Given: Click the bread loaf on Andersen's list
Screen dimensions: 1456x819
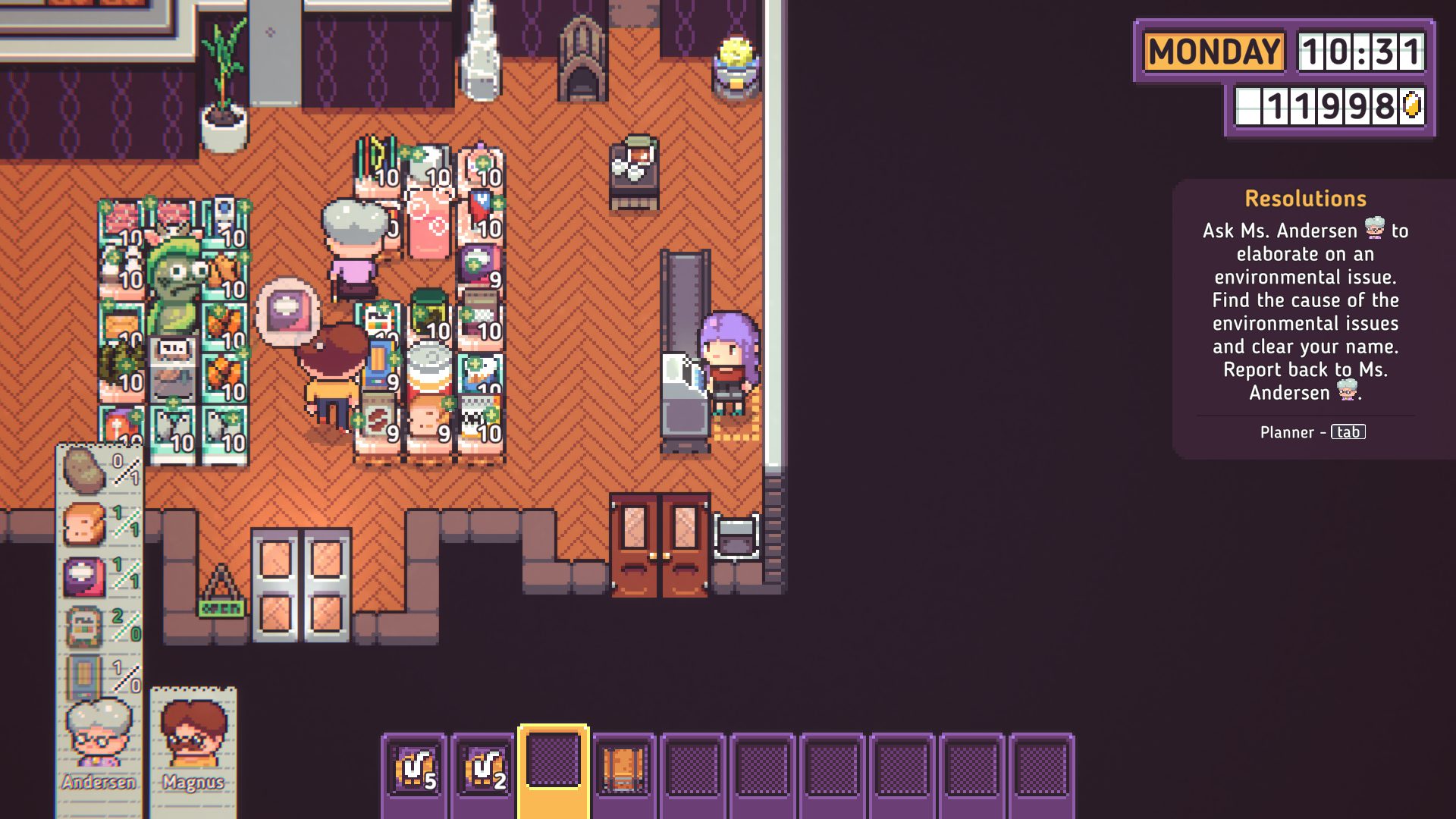Looking at the screenshot, I should [83, 523].
